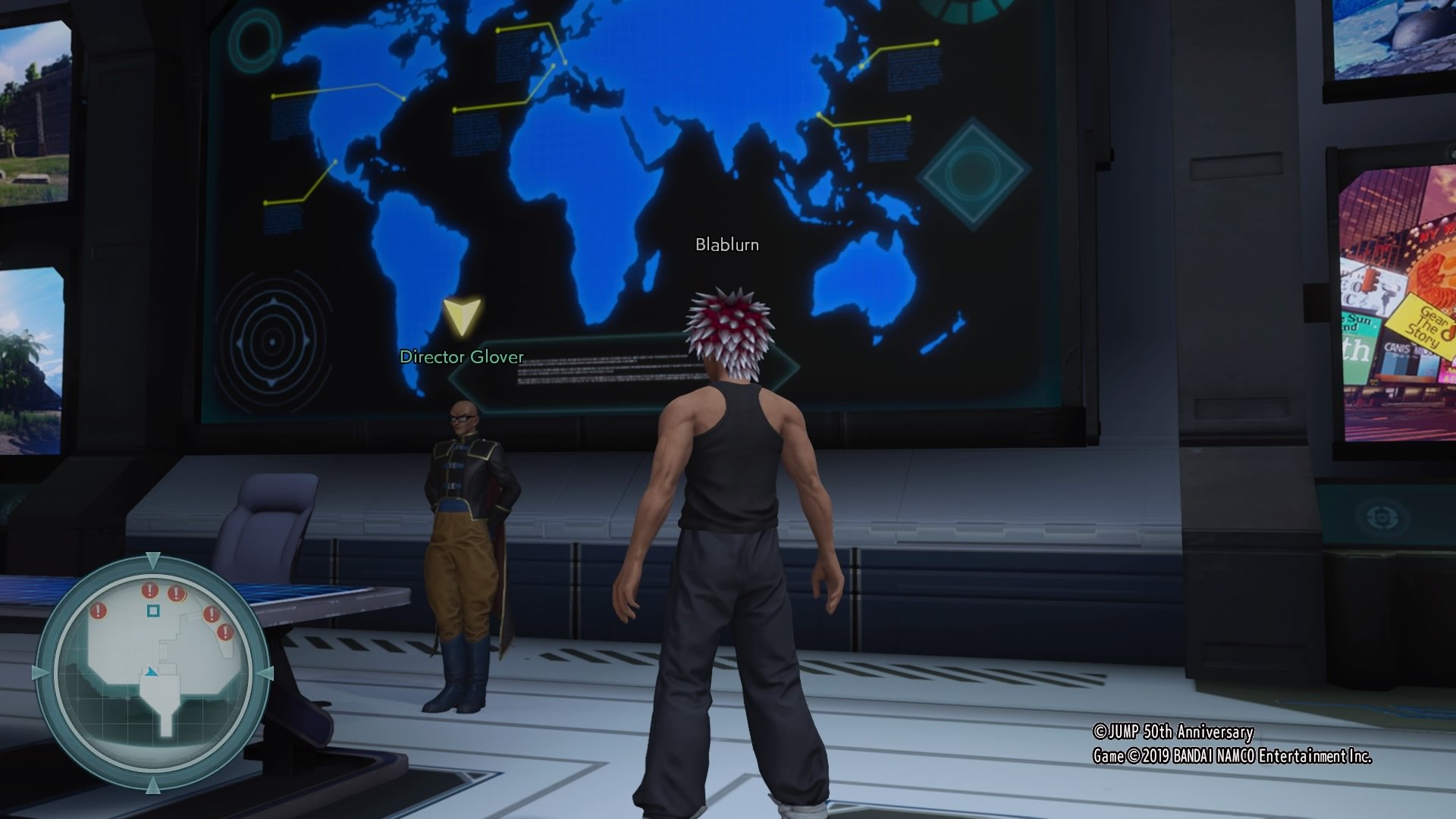Click the Director Glover name label
Screen dimensions: 1456x819
click(461, 356)
